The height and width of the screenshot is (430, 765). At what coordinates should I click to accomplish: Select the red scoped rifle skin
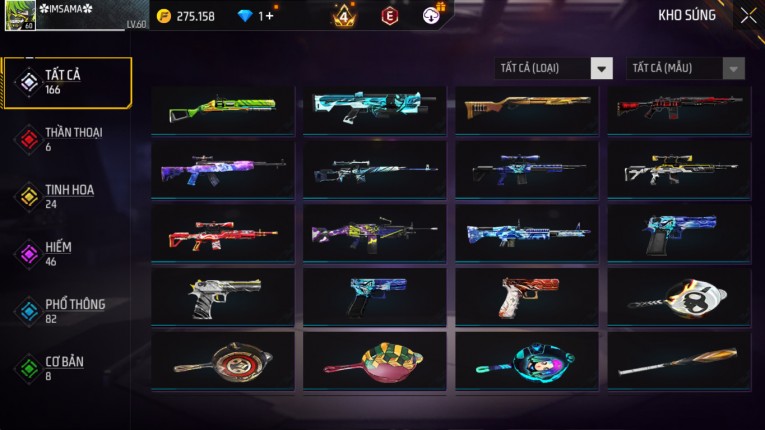pos(223,234)
